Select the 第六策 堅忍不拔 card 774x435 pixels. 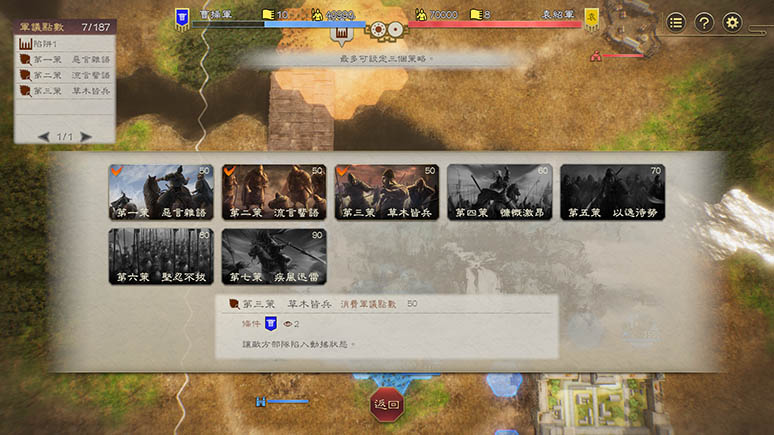point(161,257)
